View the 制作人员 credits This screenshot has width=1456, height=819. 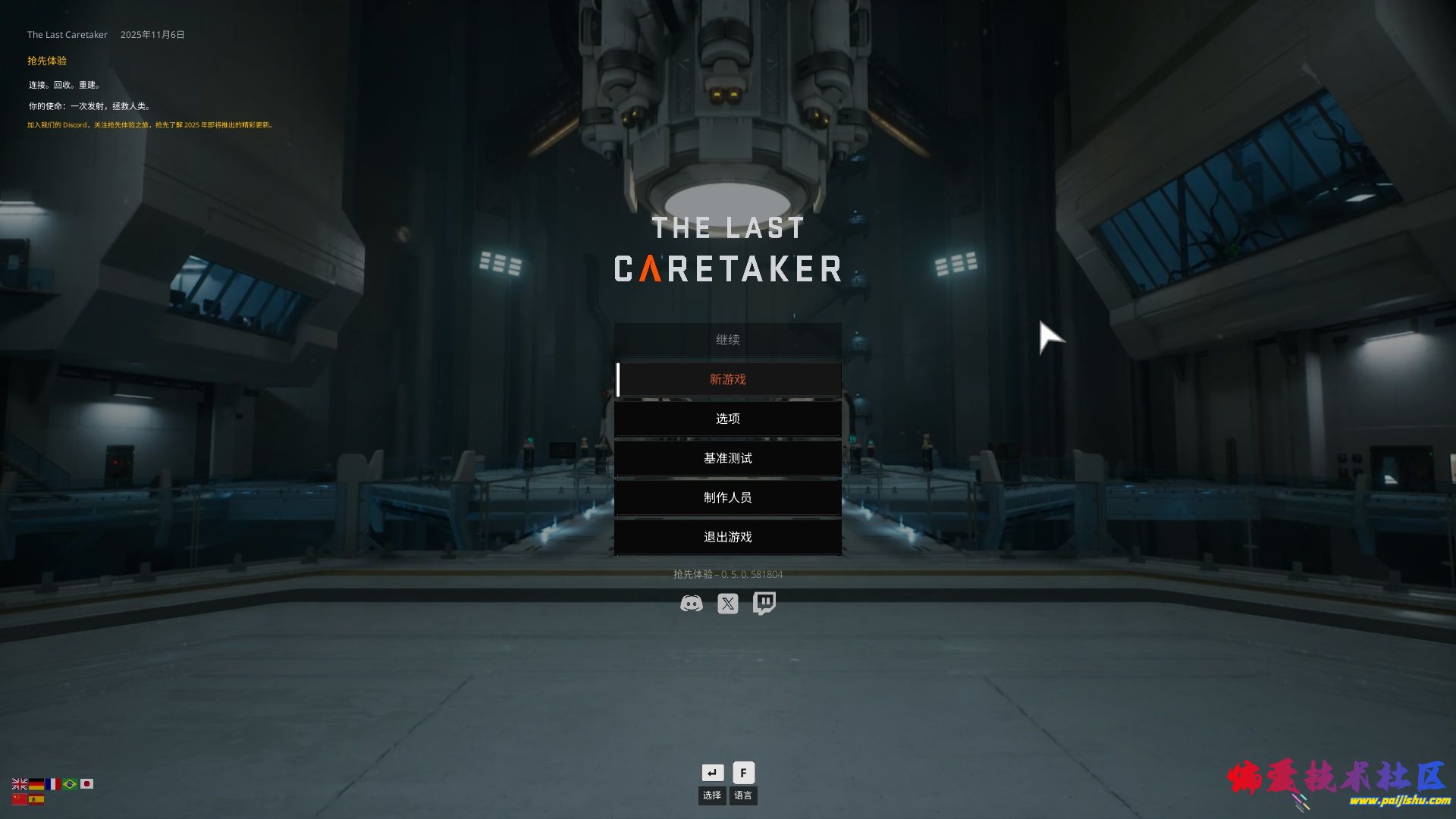coord(728,497)
